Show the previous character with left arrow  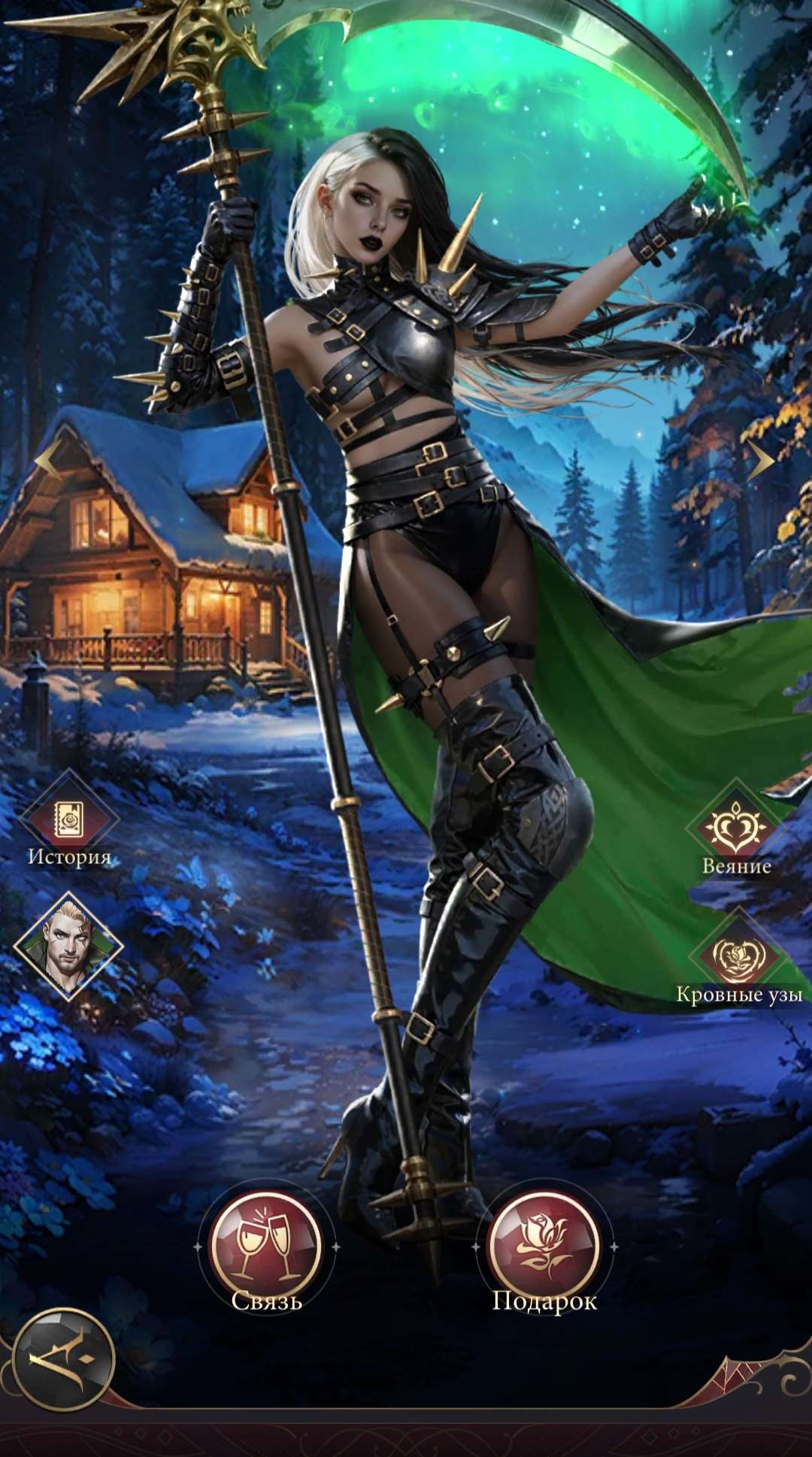pos(49,459)
